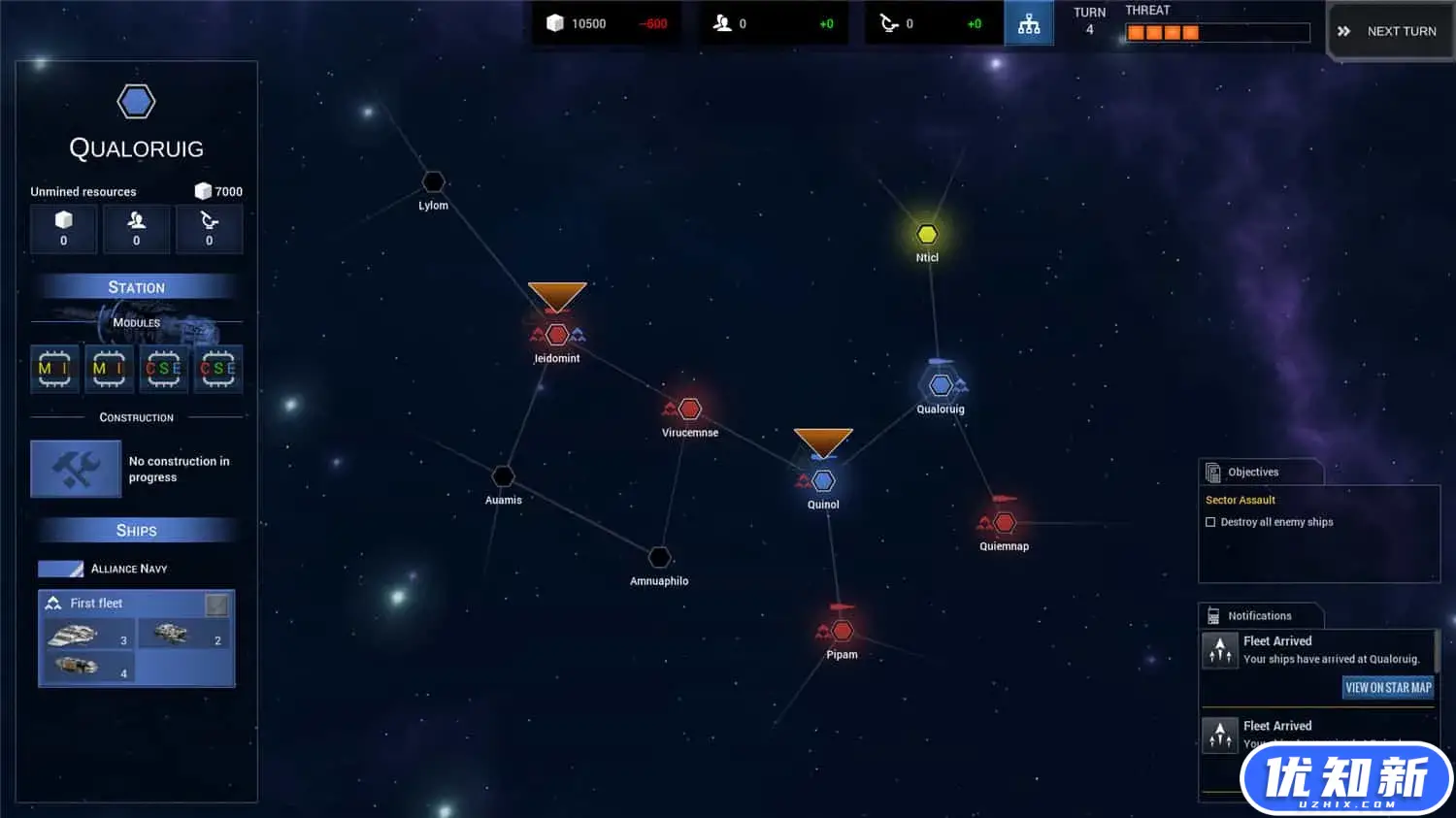Click the VIEW ON STAR MAP button
This screenshot has width=1456, height=818.
pyautogui.click(x=1387, y=687)
